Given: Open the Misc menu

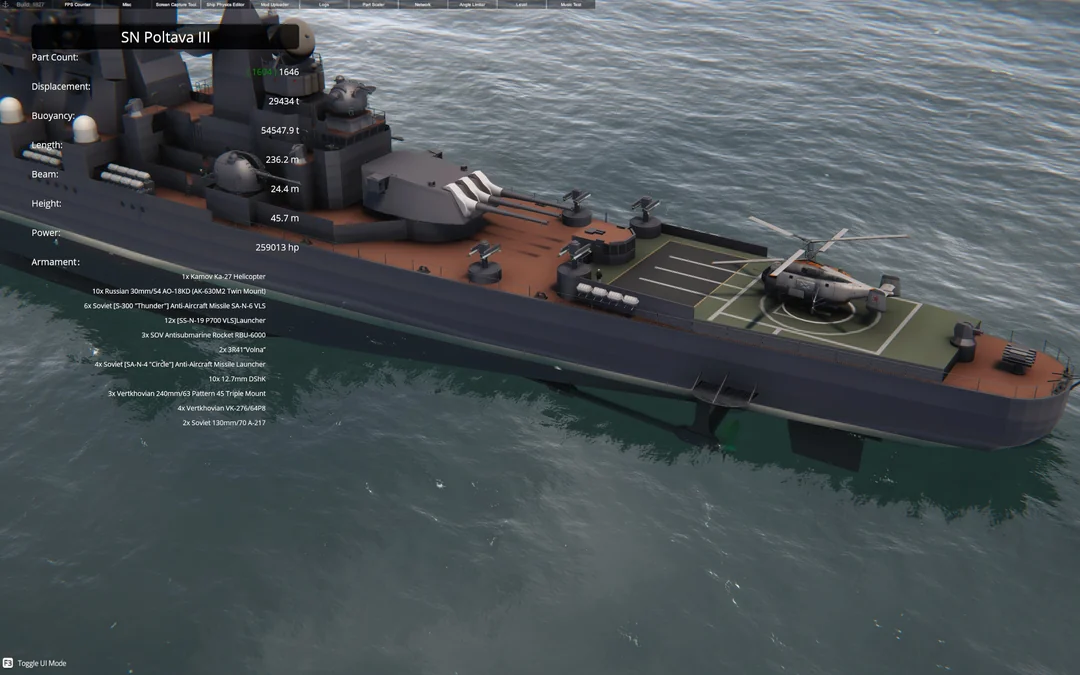Looking at the screenshot, I should [127, 5].
